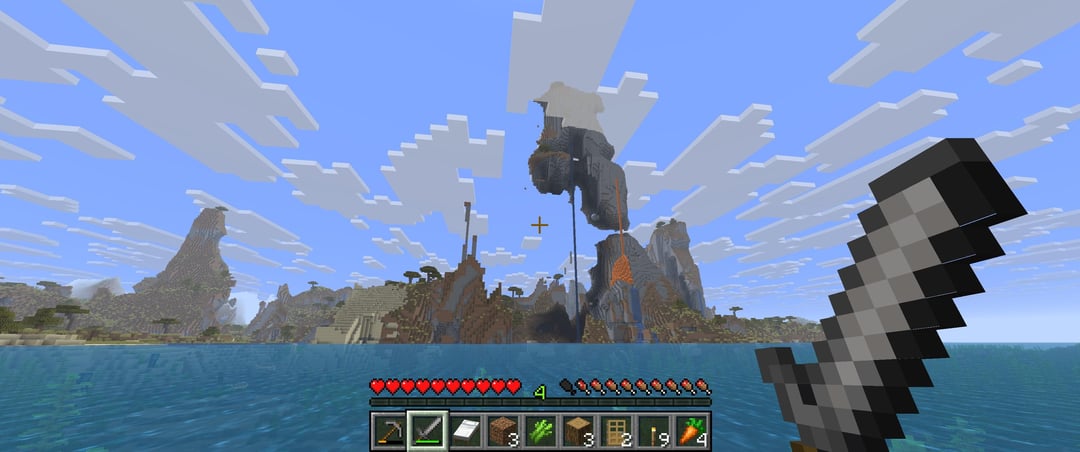Switch to the torch slot
Image resolution: width=1080 pixels, height=452 pixels.
[654, 431]
